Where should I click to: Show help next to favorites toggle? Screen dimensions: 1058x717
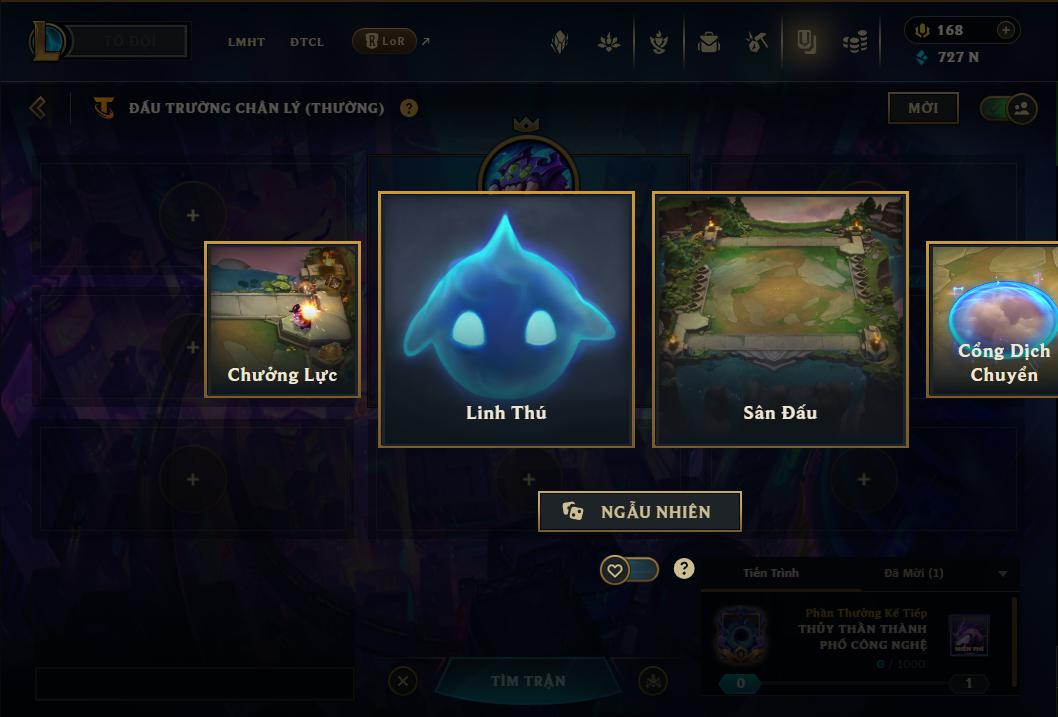pos(684,569)
